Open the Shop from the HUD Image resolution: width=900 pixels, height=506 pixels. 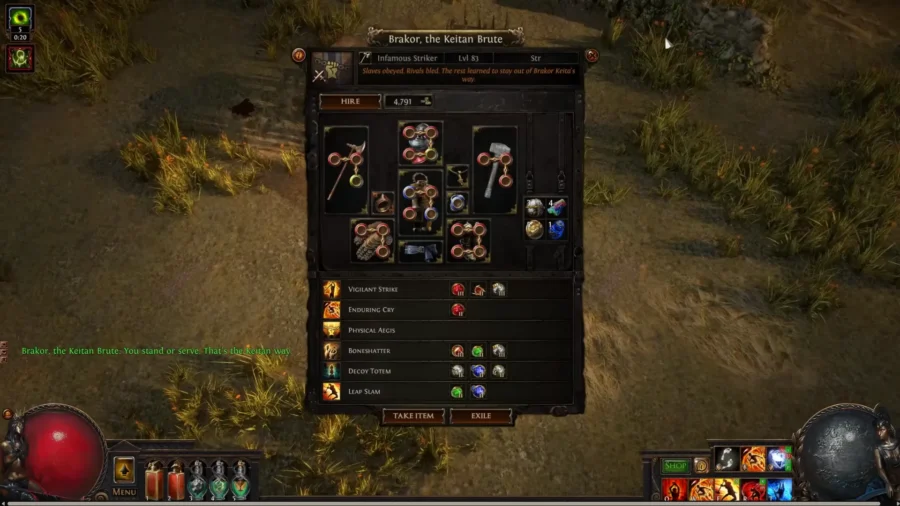676,466
